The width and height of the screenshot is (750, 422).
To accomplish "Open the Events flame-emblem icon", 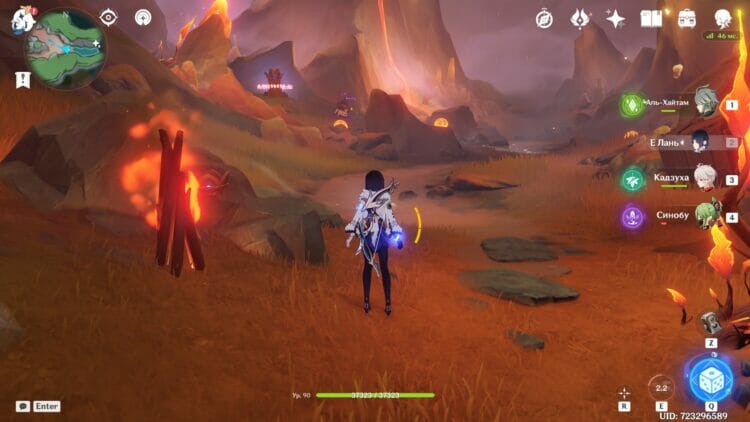I will click(580, 19).
